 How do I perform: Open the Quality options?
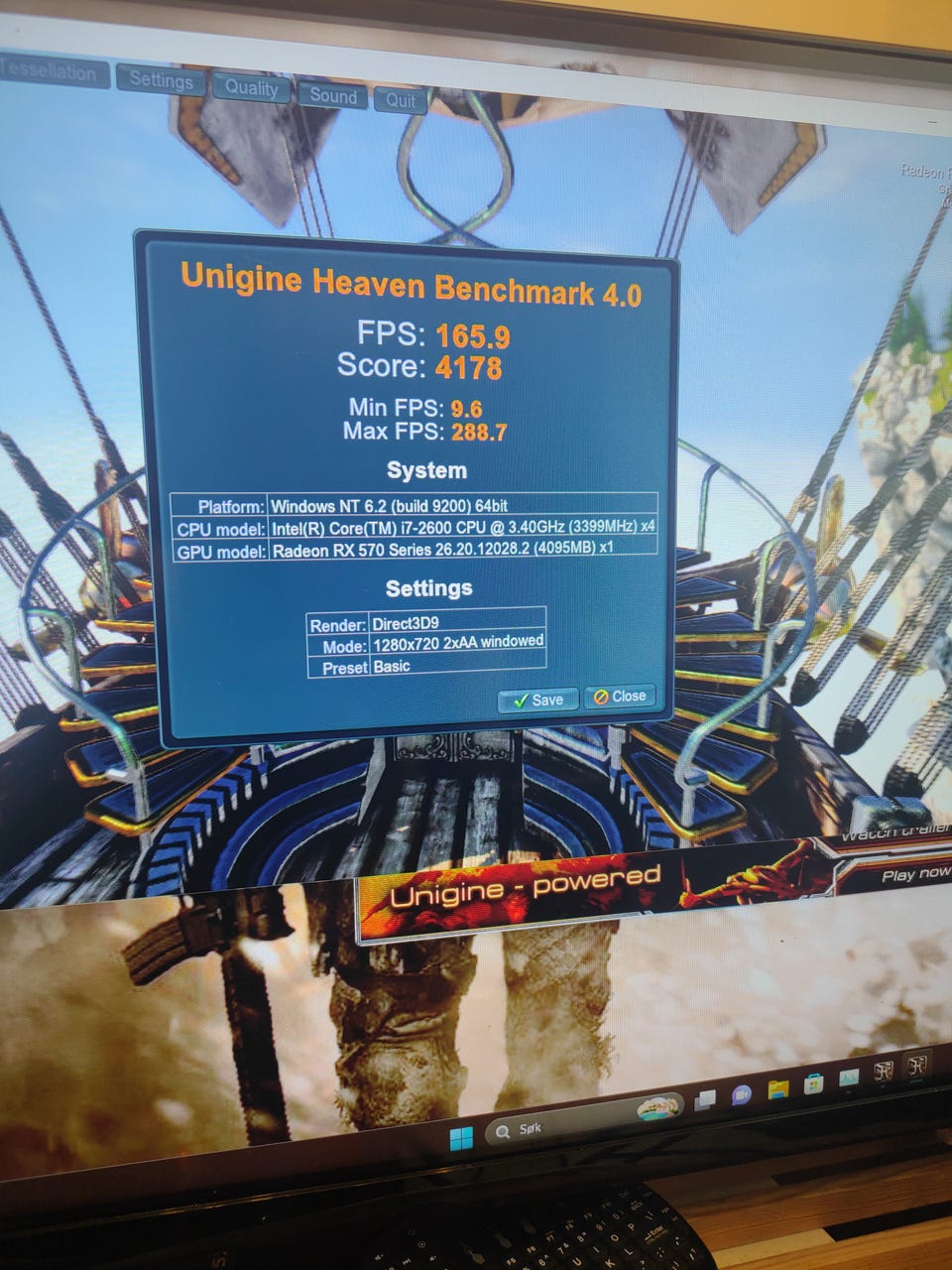(x=251, y=88)
